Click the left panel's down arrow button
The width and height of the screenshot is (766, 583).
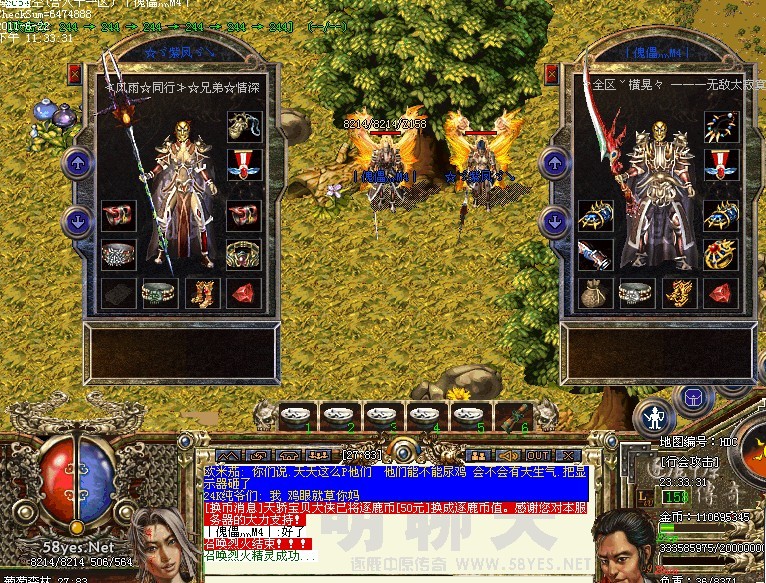click(x=76, y=220)
